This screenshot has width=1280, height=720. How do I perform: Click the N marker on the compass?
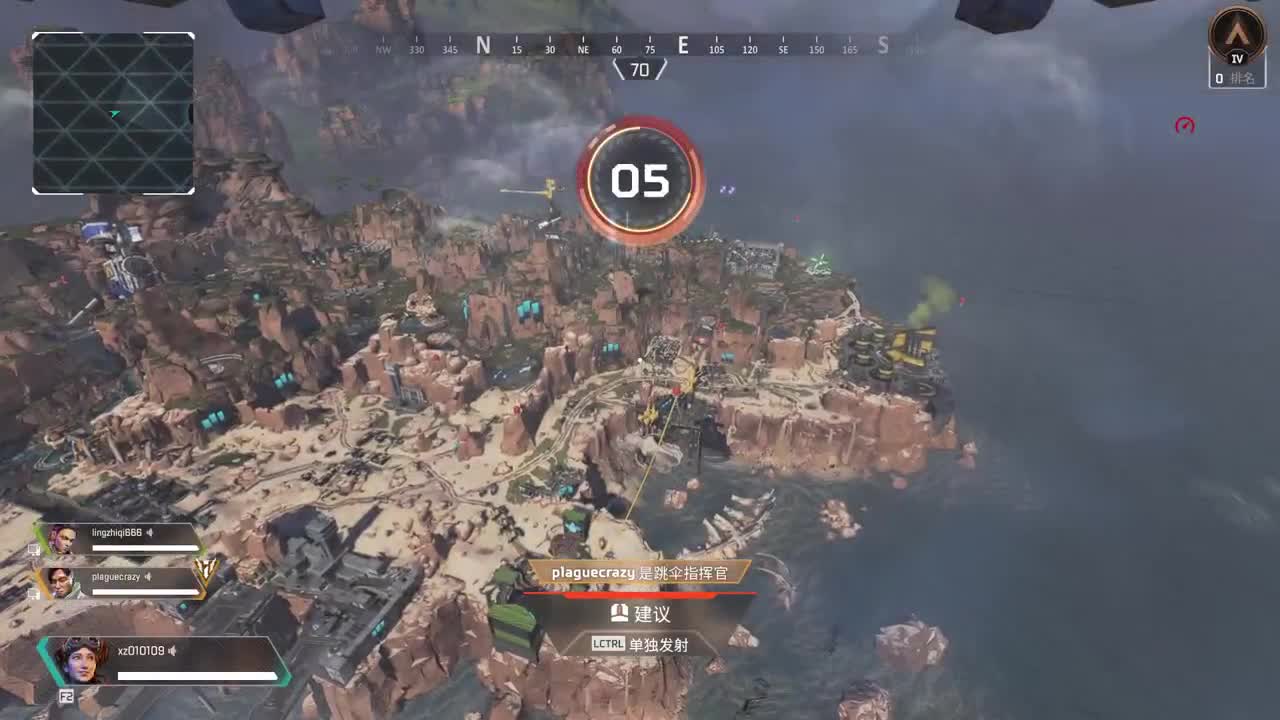coord(483,46)
